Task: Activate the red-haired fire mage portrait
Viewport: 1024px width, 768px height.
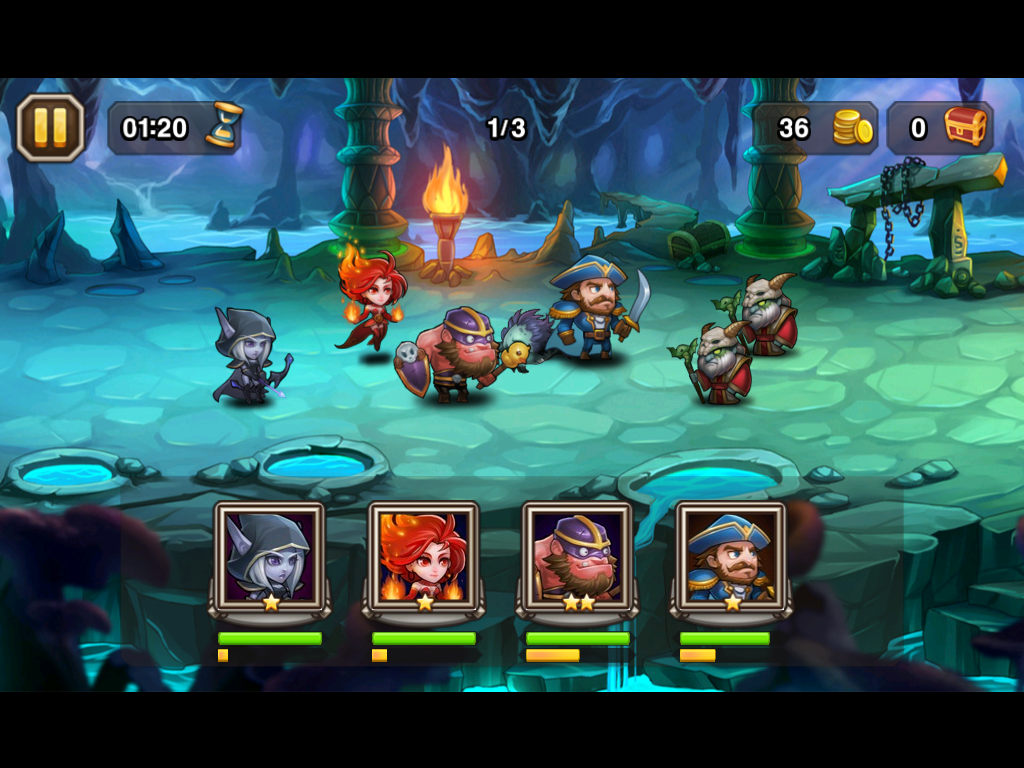Action: tap(423, 558)
